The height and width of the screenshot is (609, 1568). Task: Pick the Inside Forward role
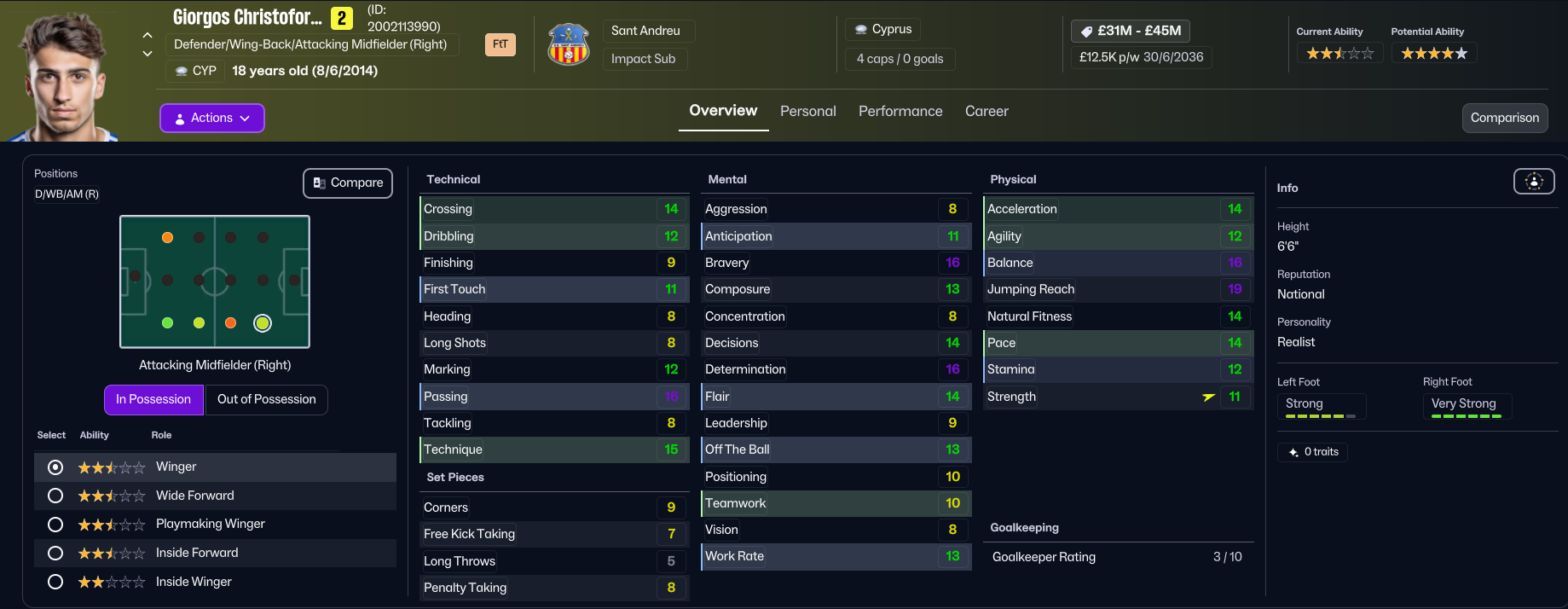click(55, 554)
